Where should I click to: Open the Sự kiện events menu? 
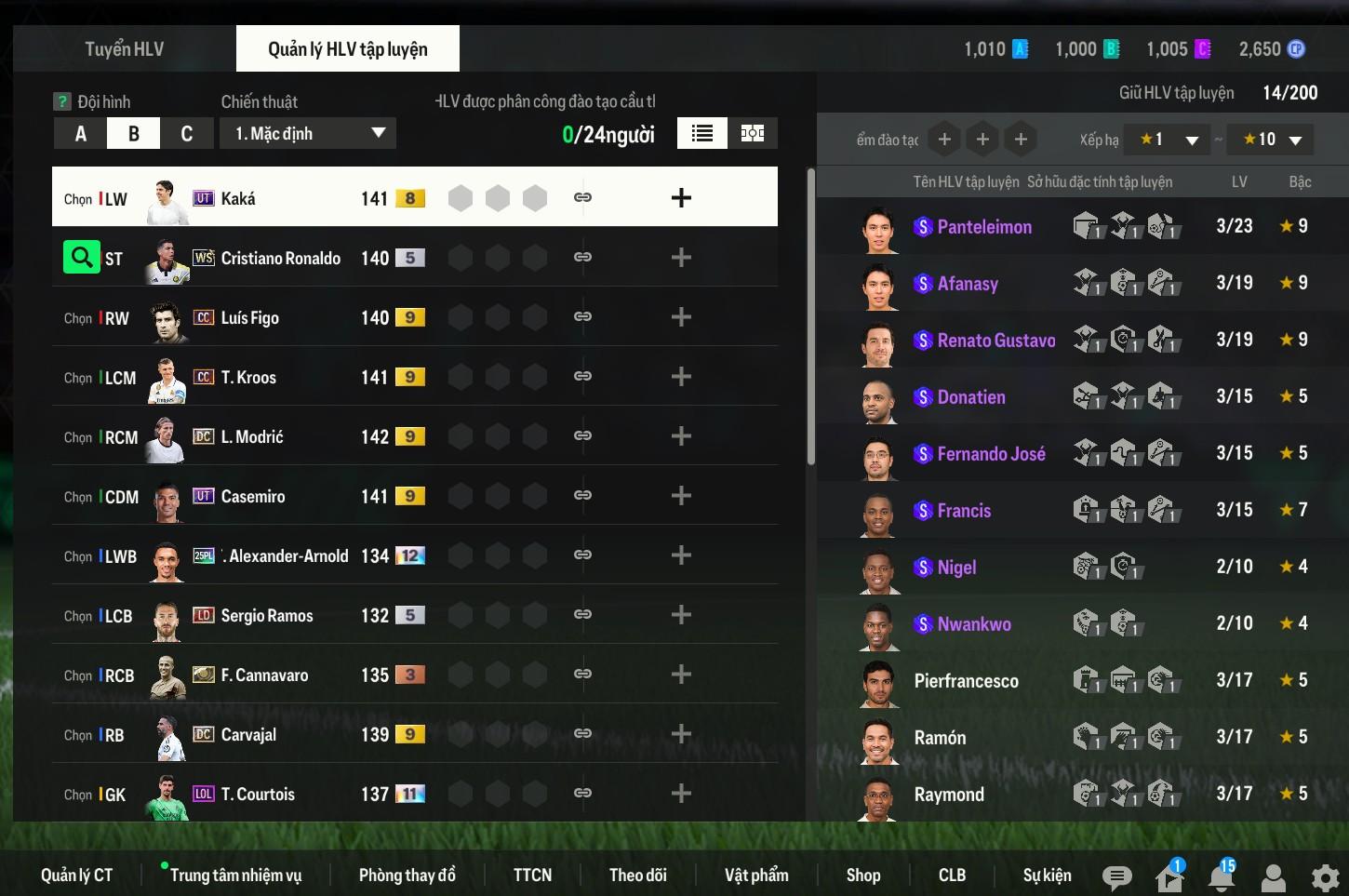(1047, 875)
